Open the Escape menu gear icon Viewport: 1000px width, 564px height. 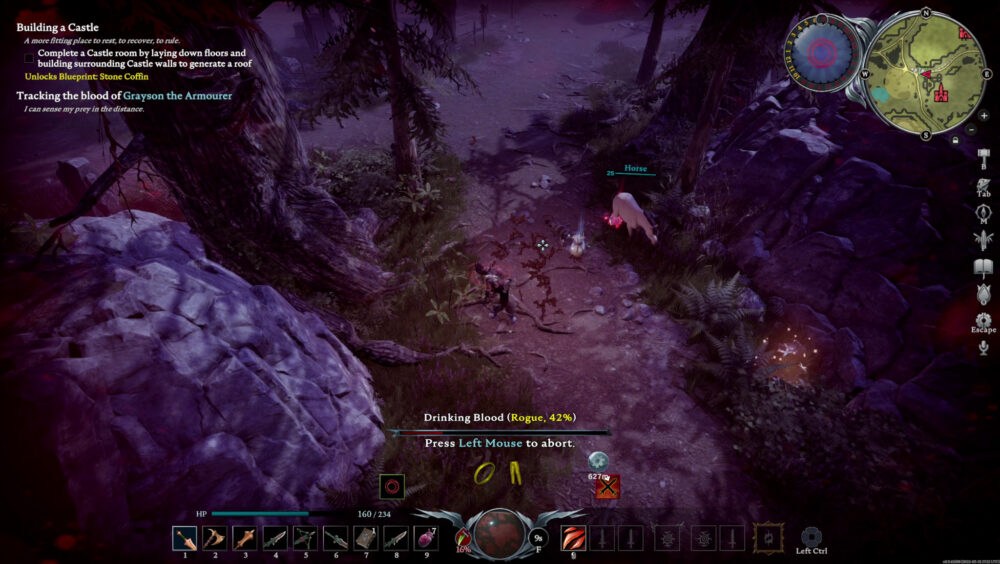point(982,320)
